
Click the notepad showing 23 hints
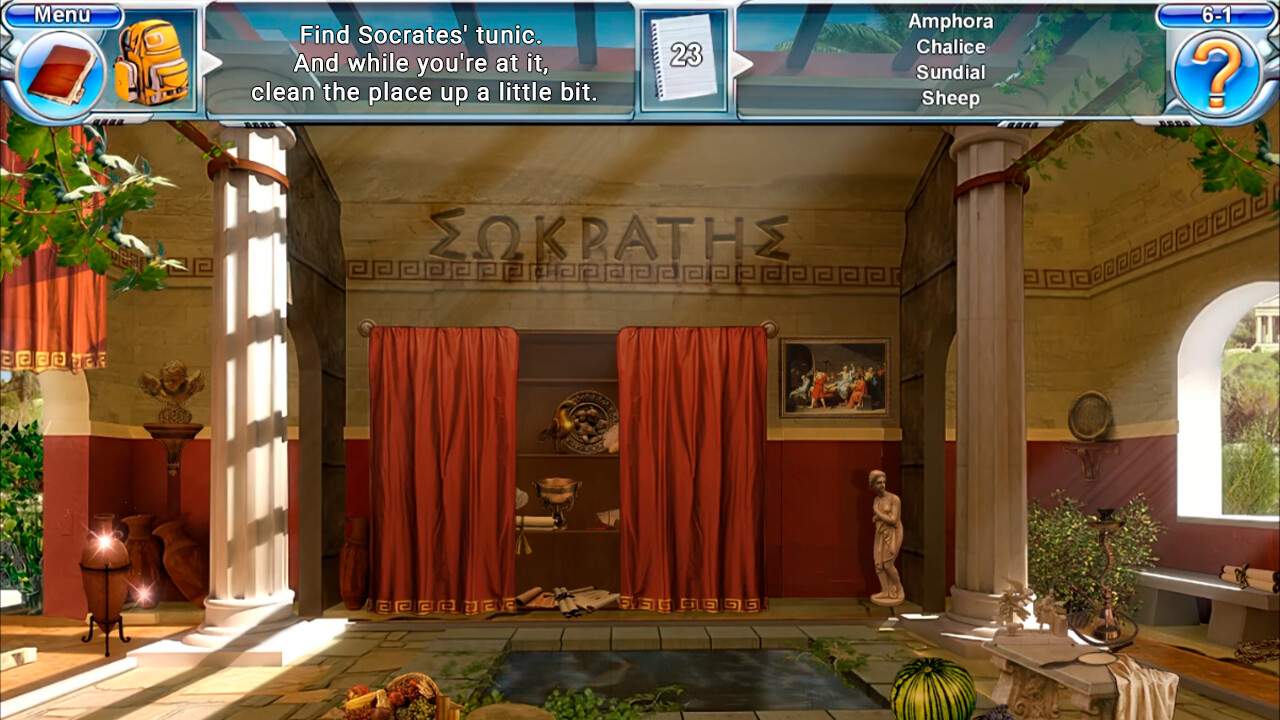[686, 54]
